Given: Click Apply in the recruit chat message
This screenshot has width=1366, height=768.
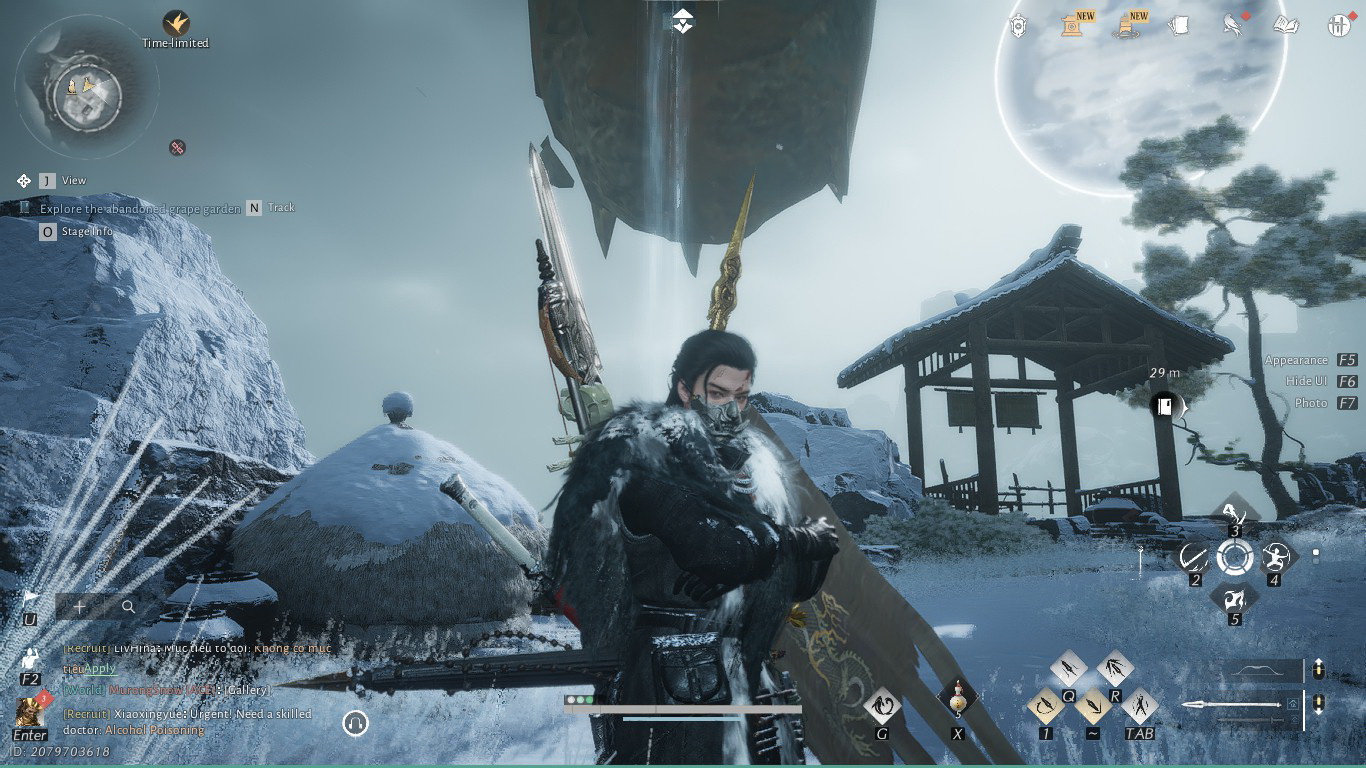Looking at the screenshot, I should click(100, 669).
